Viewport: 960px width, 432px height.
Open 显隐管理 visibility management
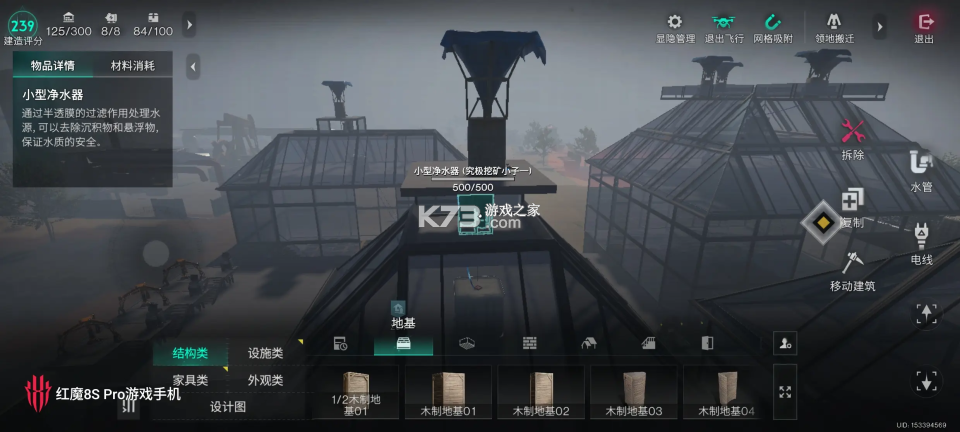[x=674, y=27]
